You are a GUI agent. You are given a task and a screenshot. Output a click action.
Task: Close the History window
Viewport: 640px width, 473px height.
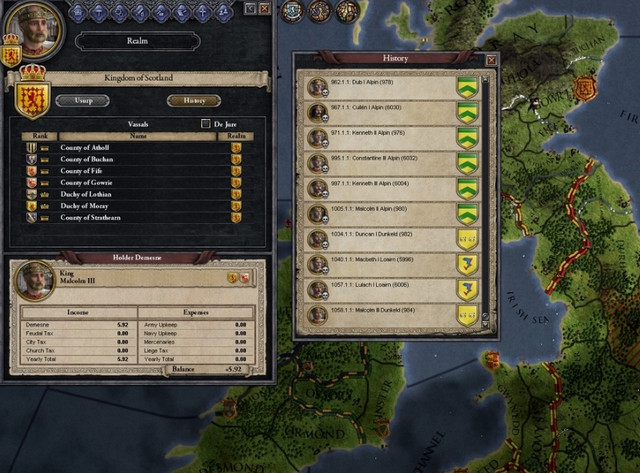point(491,60)
